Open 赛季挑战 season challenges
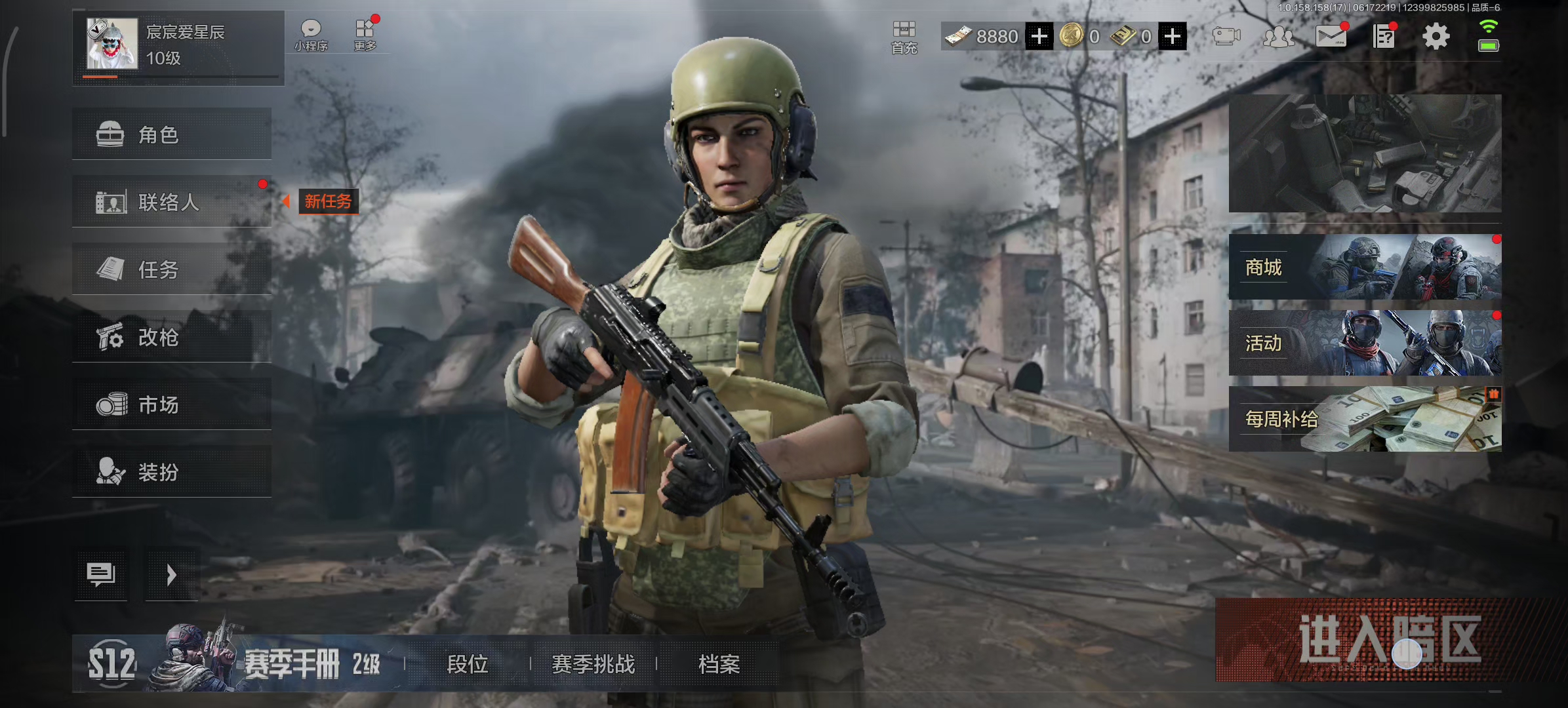This screenshot has height=708, width=1568. (x=593, y=664)
